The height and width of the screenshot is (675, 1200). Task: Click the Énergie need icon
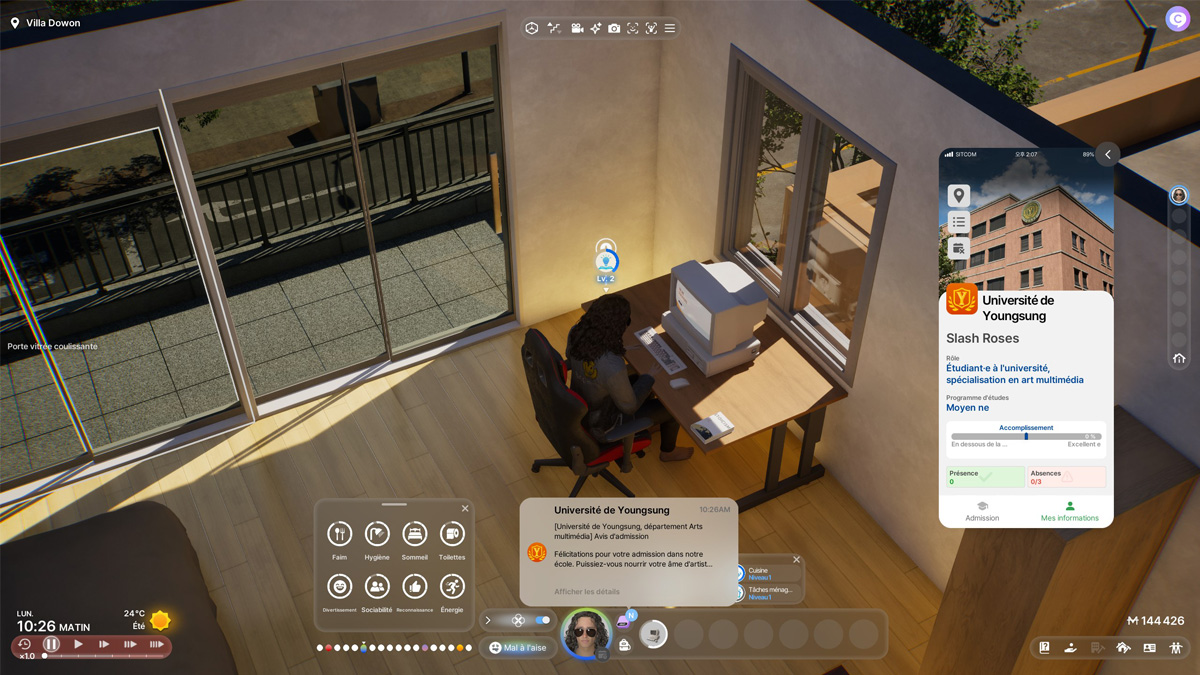pos(452,586)
